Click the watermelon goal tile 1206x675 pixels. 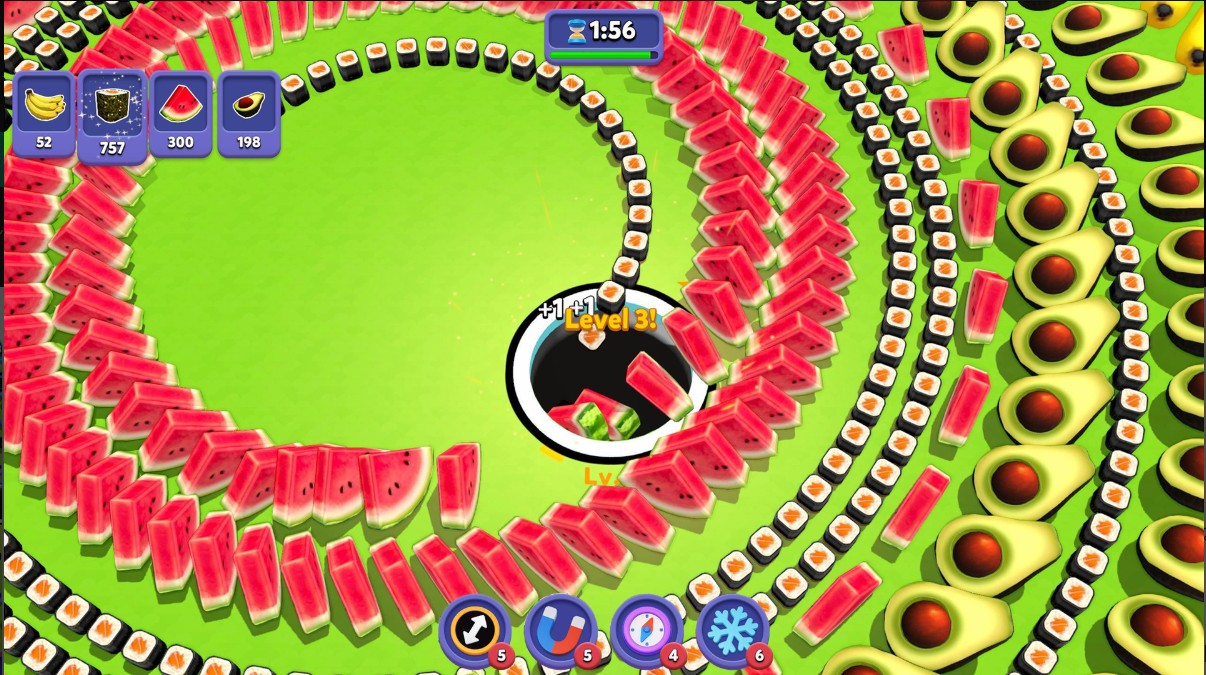point(180,113)
